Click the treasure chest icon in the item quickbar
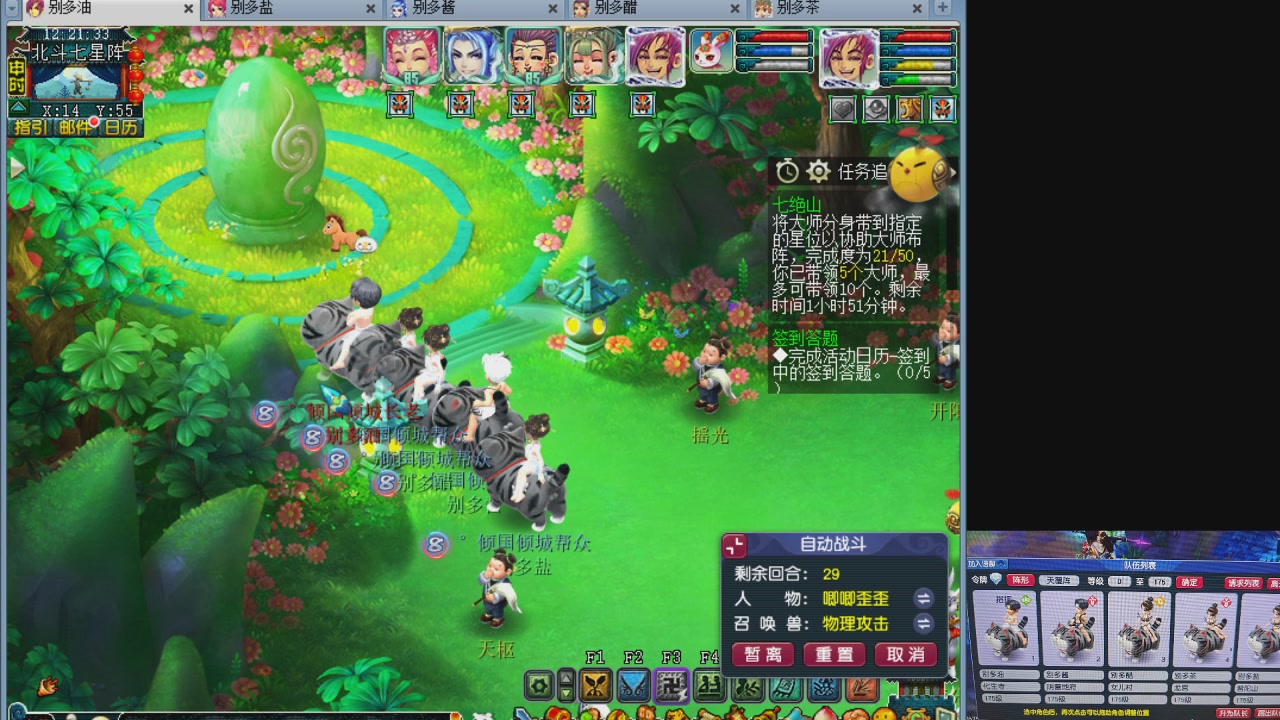 tap(558, 713)
